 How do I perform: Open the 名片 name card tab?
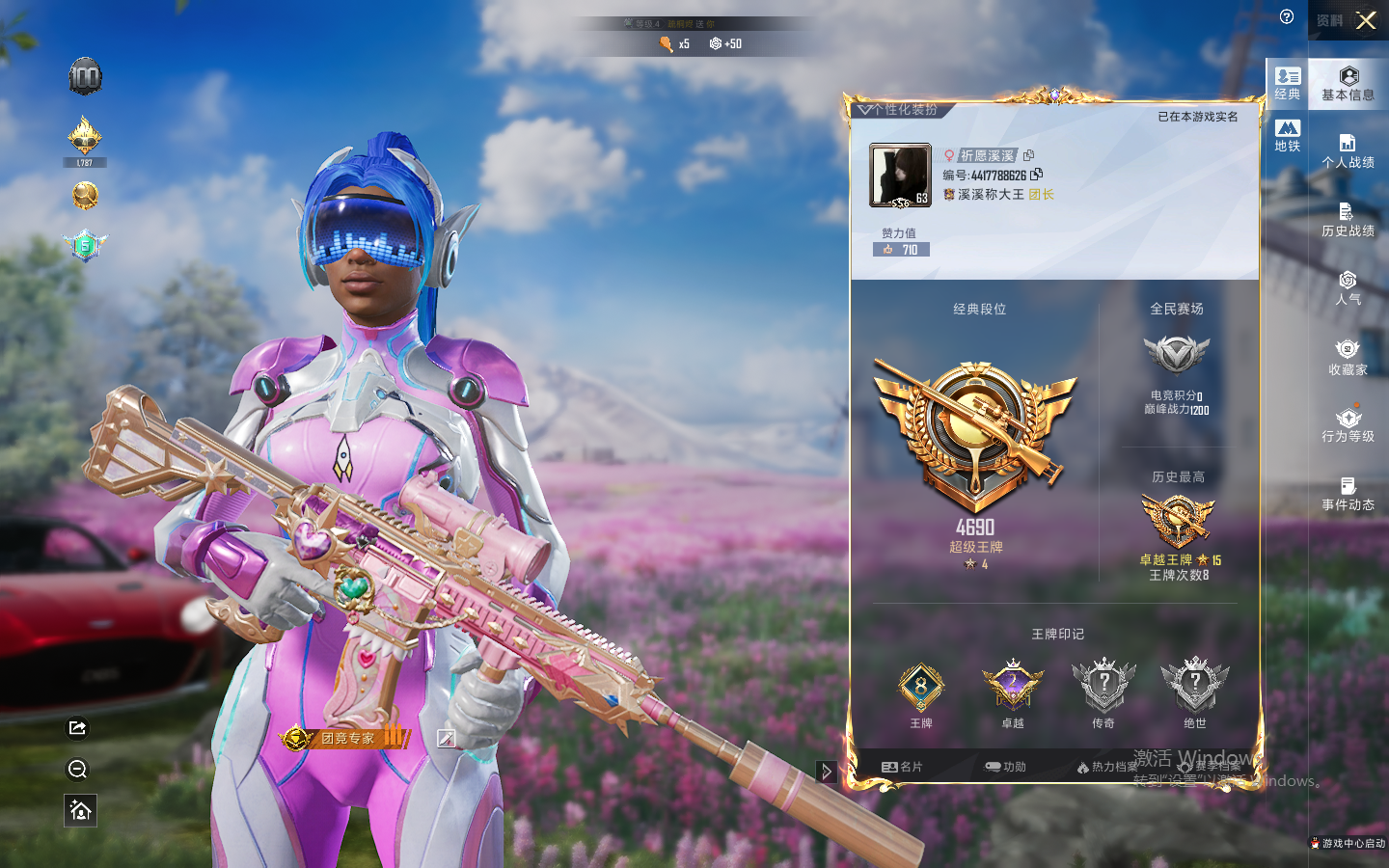pos(902,767)
